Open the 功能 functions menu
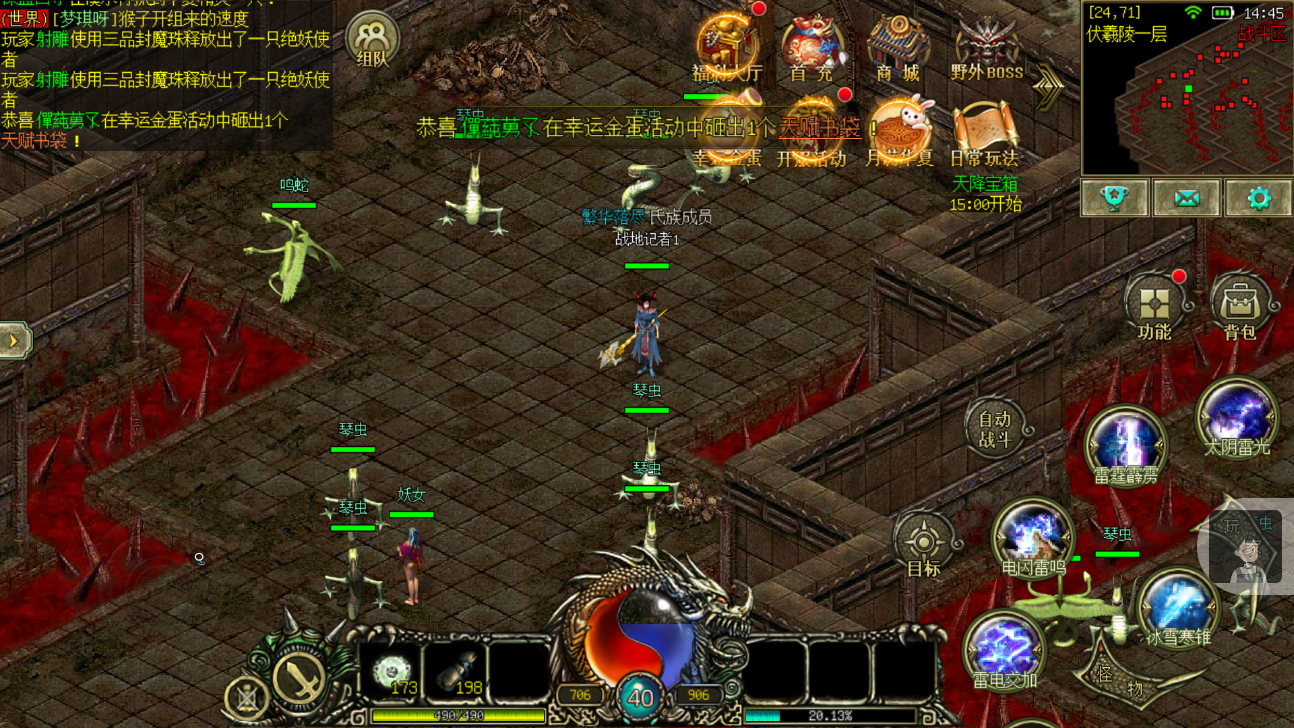Image resolution: width=1294 pixels, height=728 pixels. [x=1155, y=305]
